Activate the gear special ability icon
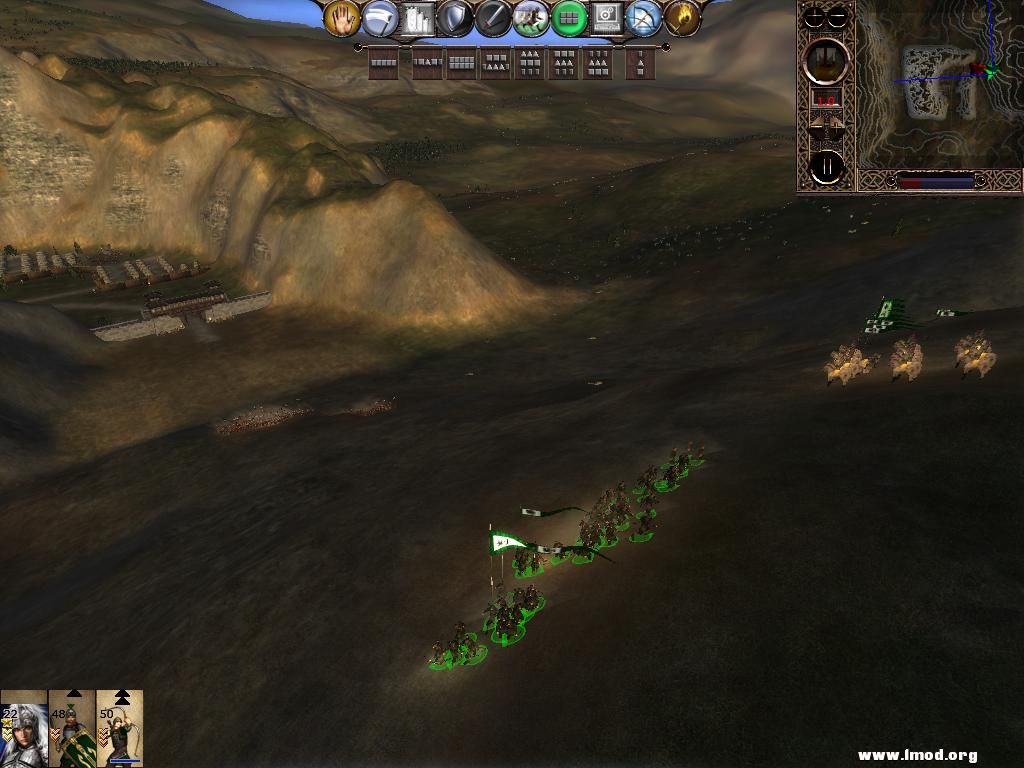 [607, 18]
